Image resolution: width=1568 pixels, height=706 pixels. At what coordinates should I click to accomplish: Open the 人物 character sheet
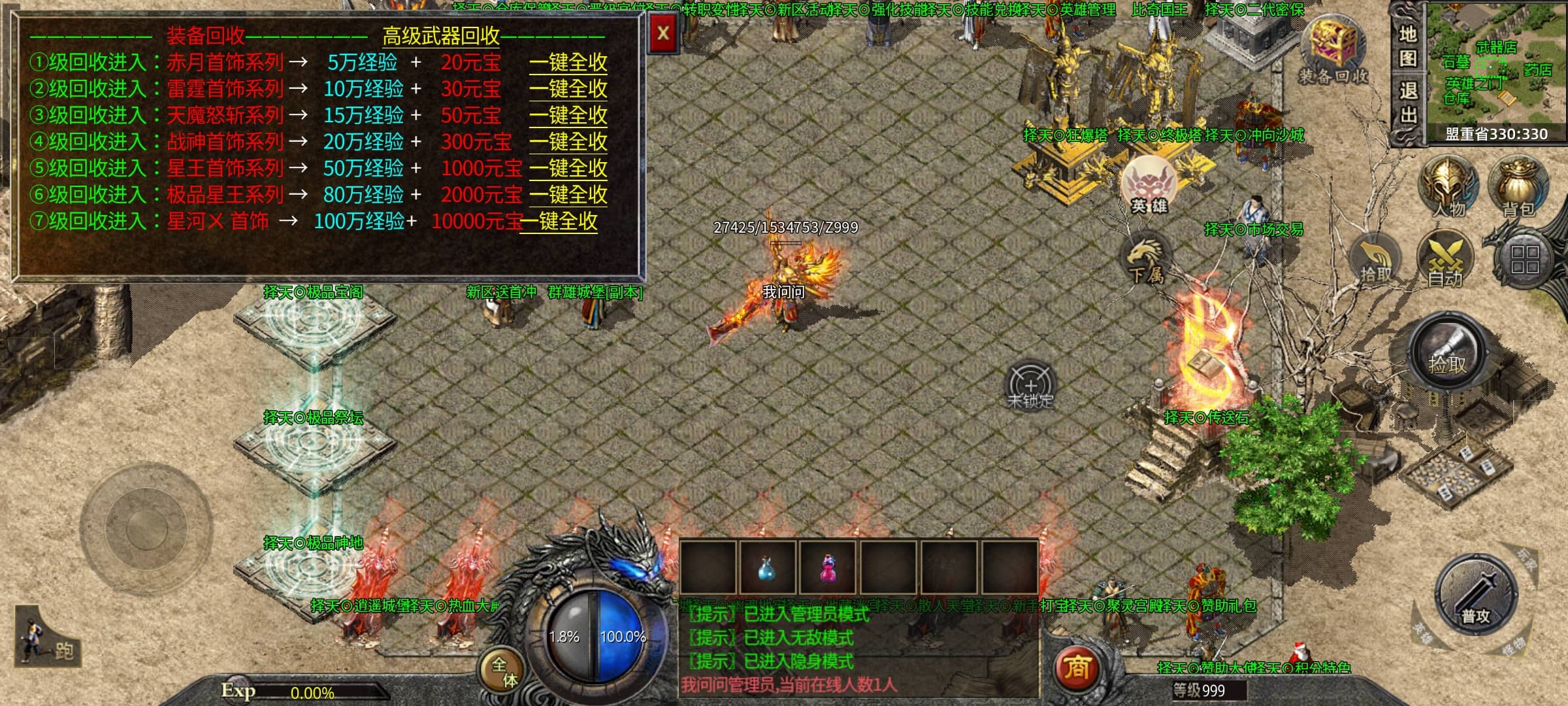[x=1448, y=187]
